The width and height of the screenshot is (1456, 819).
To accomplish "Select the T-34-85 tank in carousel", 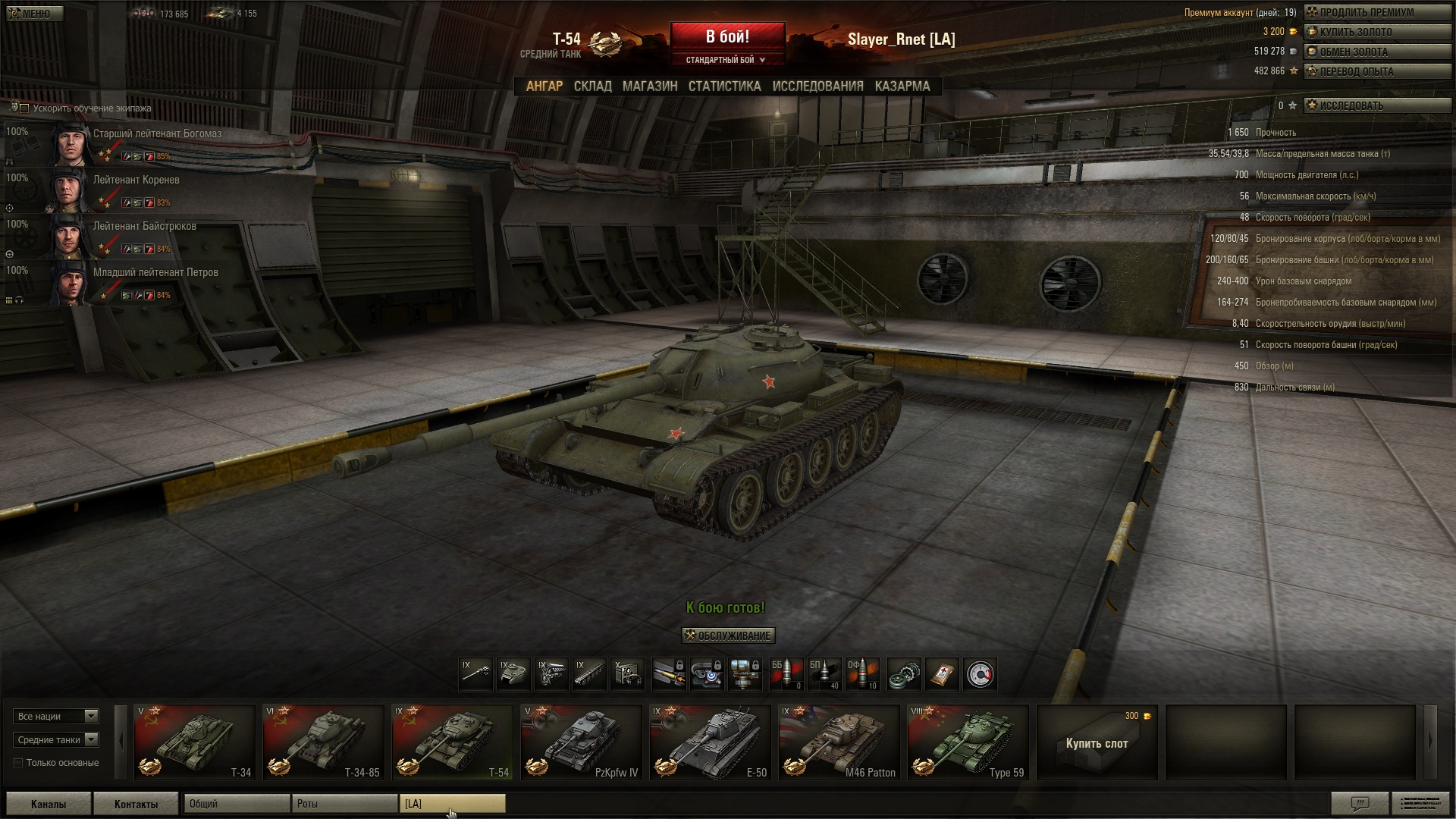I will coord(323,742).
